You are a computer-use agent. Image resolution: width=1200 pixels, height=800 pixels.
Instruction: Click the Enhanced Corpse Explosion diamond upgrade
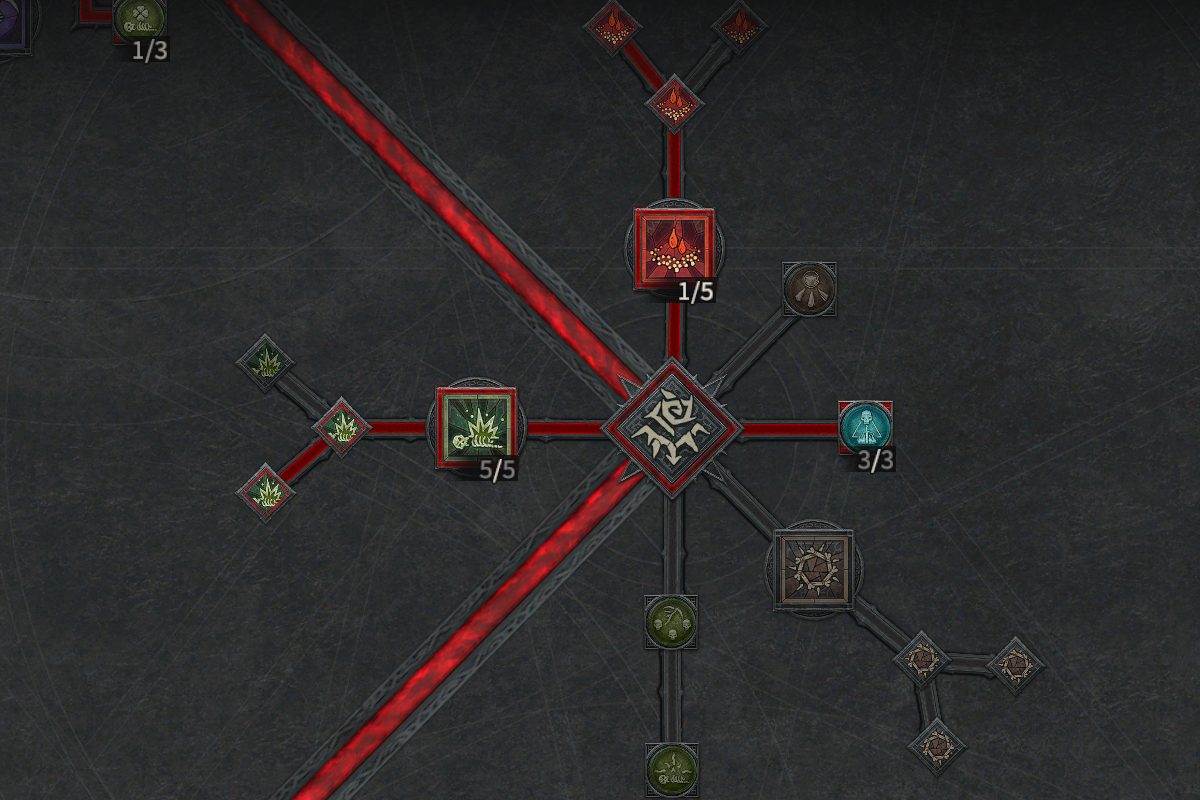(341, 427)
